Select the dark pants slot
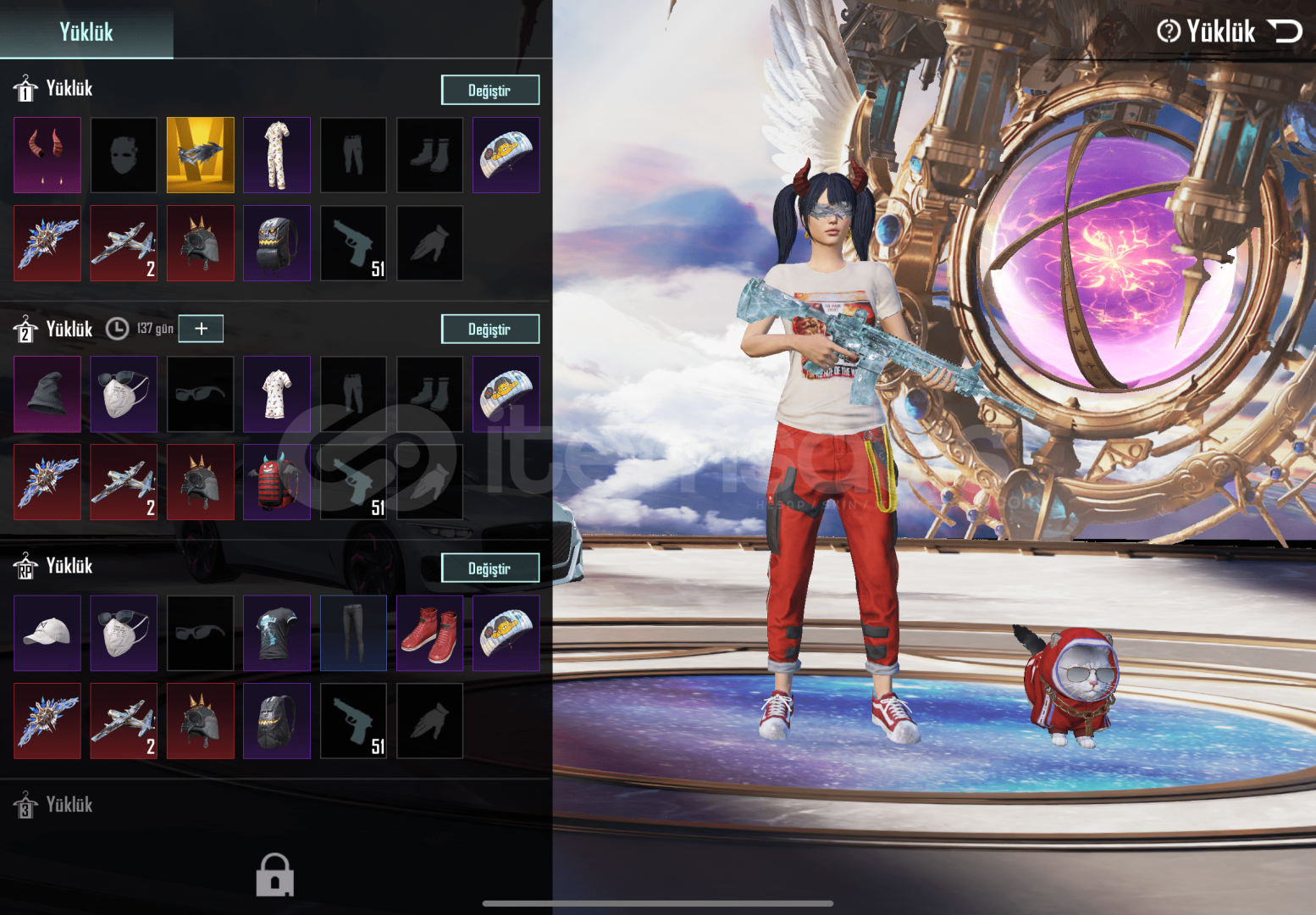The height and width of the screenshot is (915, 1316). [353, 633]
